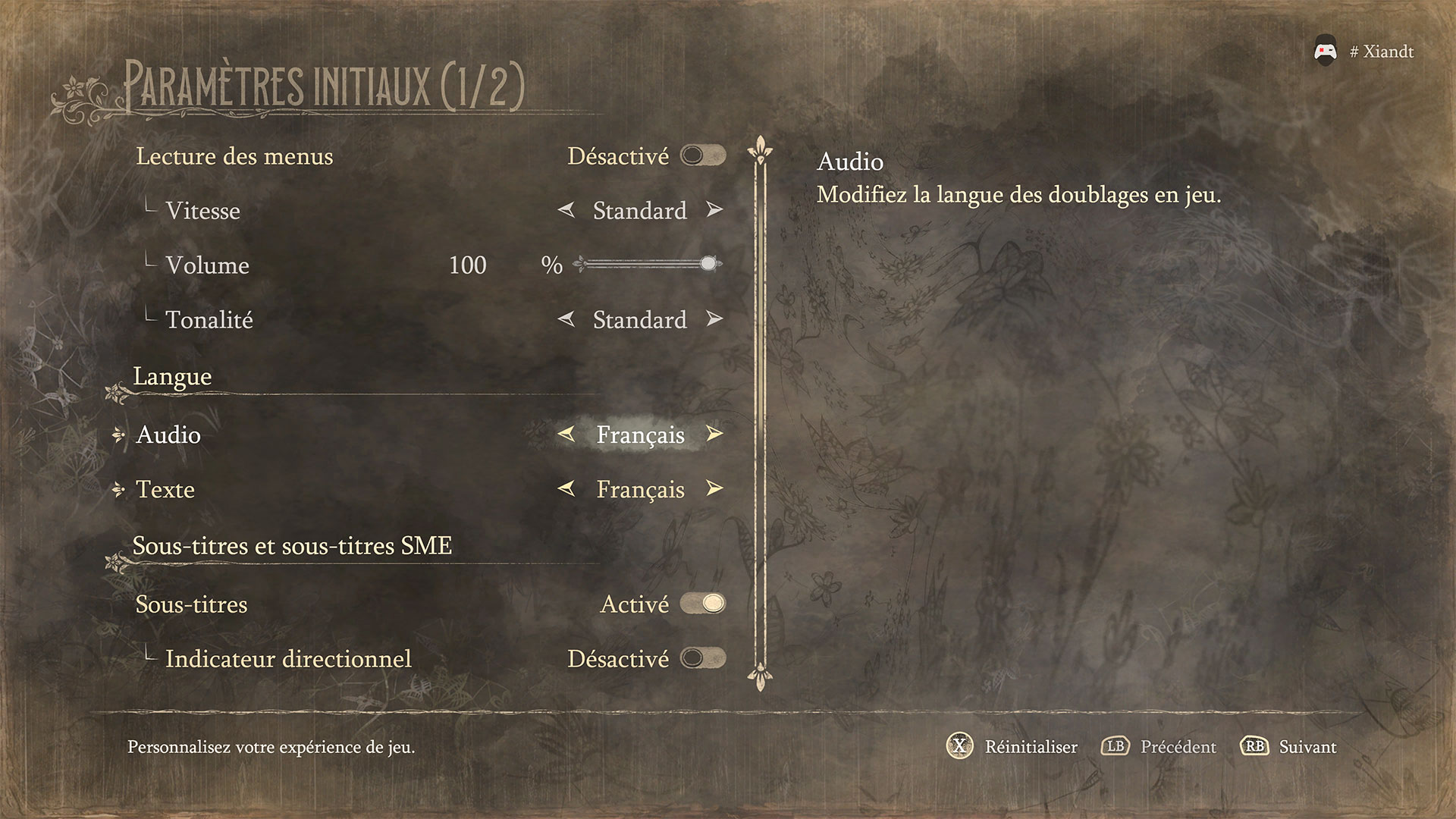The image size is (1456, 819).
Task: Click the left arrow for Tonalité
Action: click(x=566, y=319)
